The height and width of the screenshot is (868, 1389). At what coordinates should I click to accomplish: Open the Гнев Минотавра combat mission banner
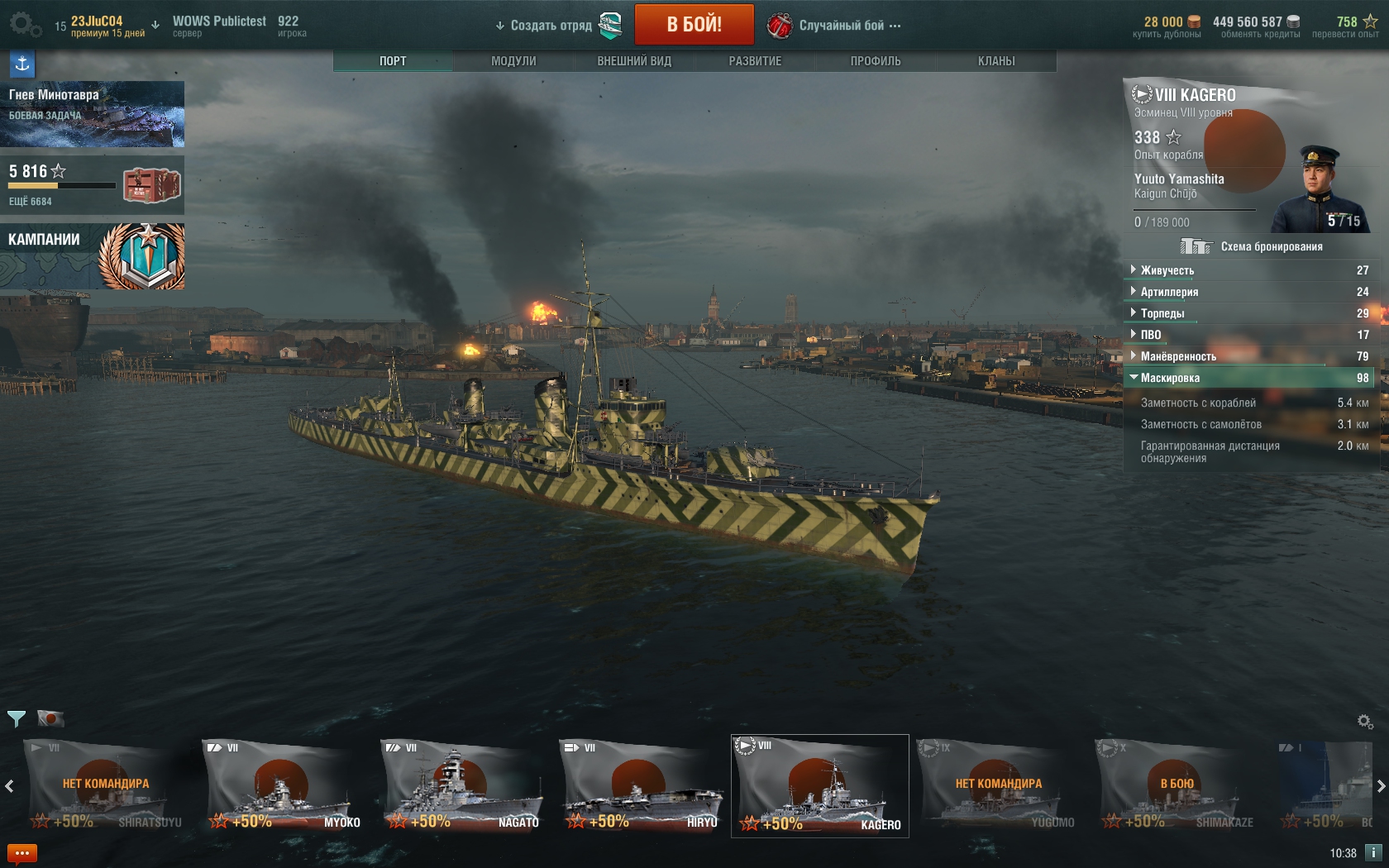92,113
